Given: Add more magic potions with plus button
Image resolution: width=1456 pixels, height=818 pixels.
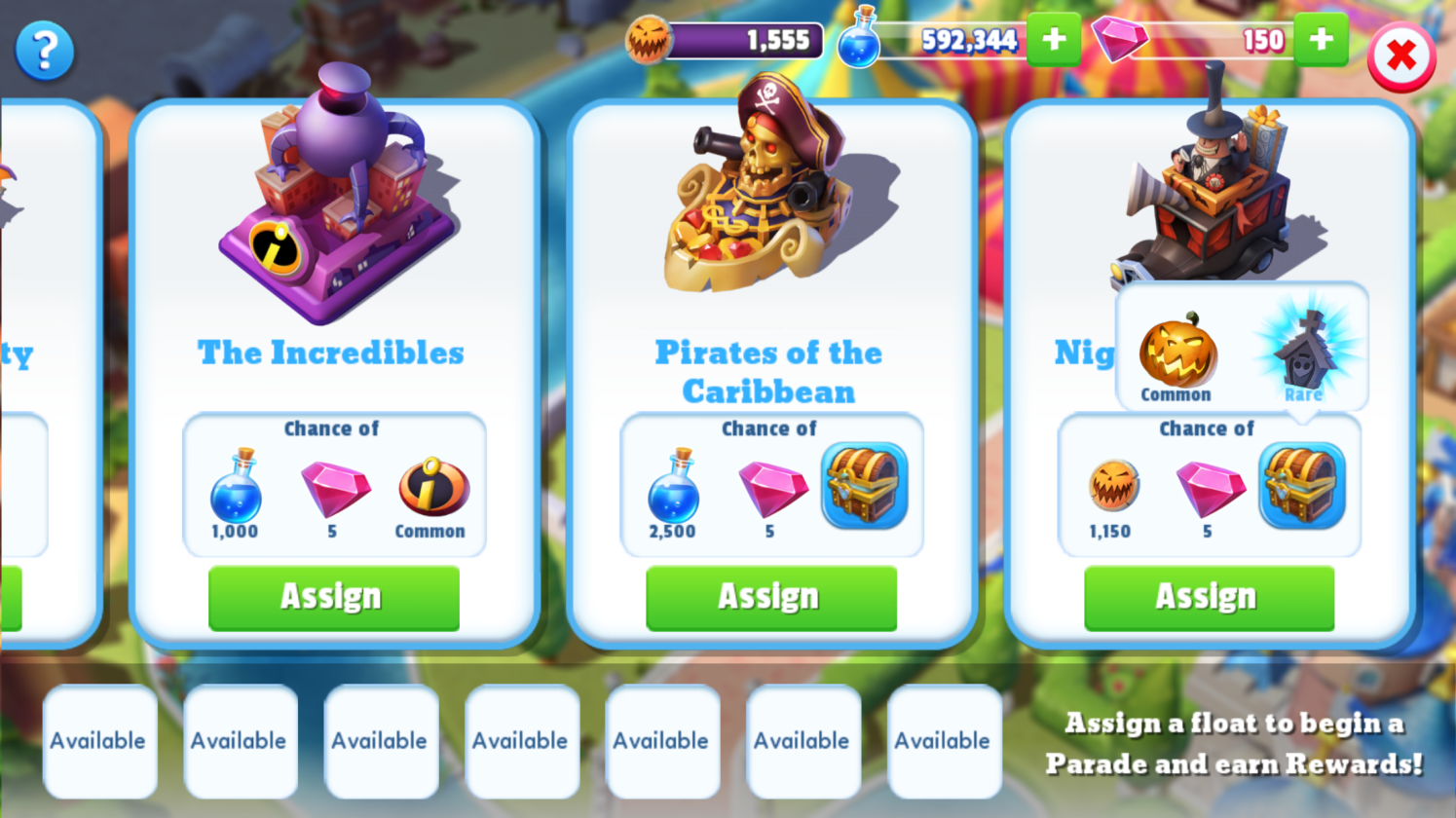Looking at the screenshot, I should point(1054,40).
